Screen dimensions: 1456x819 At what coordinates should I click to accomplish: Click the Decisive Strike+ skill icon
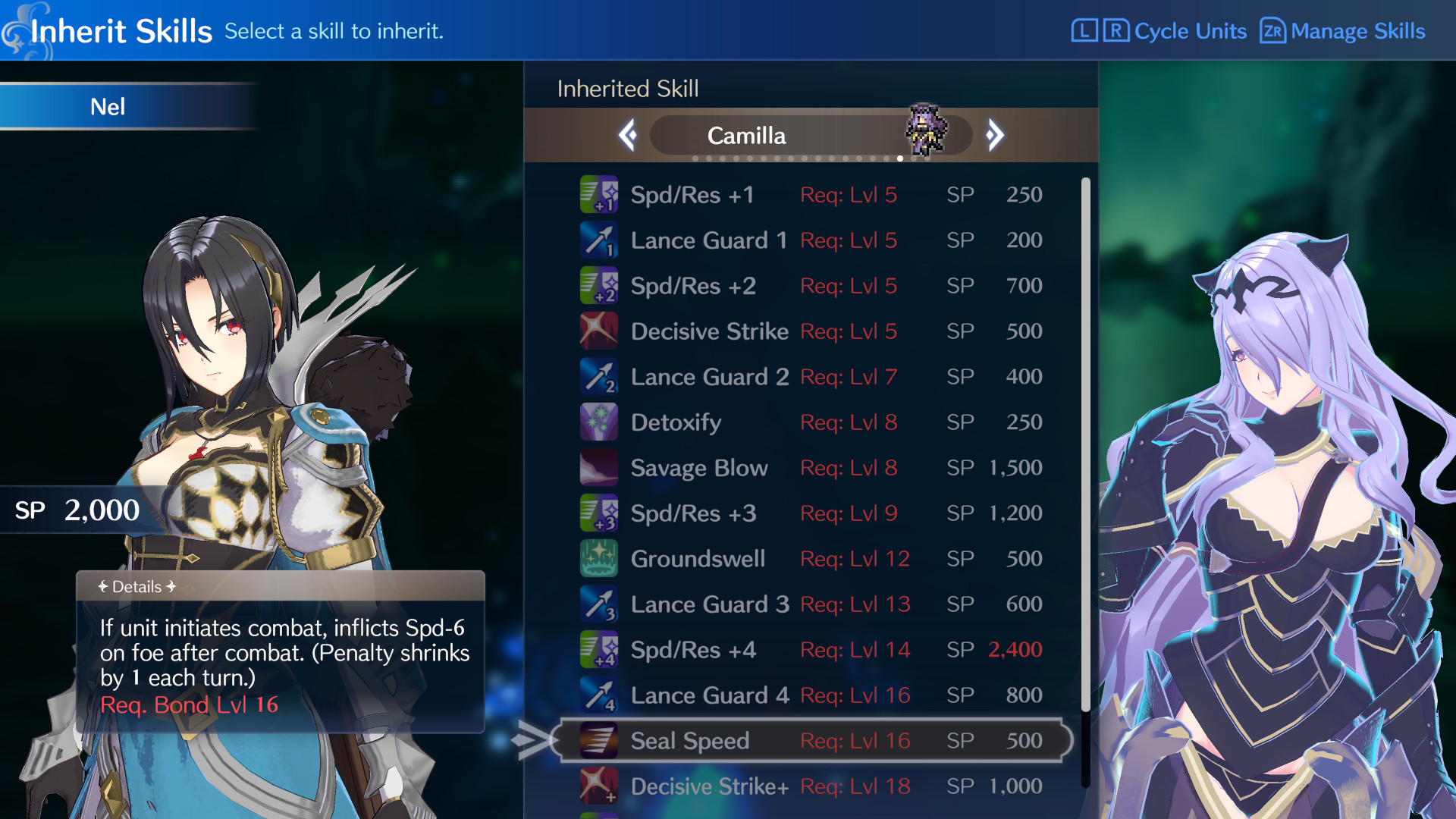(599, 786)
